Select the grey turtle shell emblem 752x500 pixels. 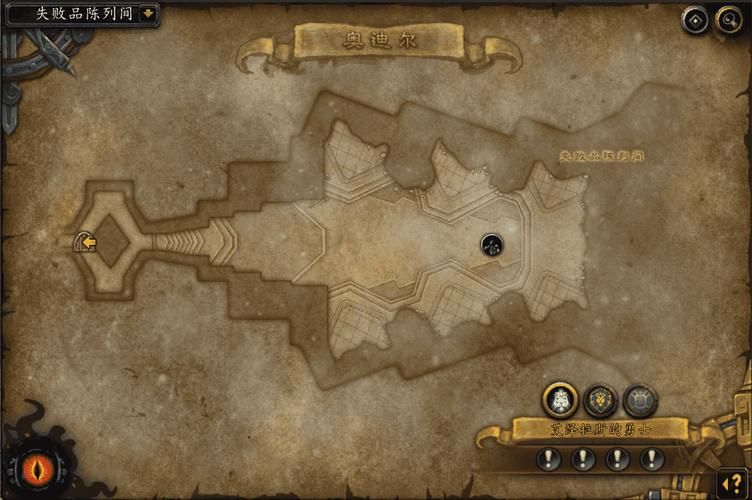[x=640, y=400]
